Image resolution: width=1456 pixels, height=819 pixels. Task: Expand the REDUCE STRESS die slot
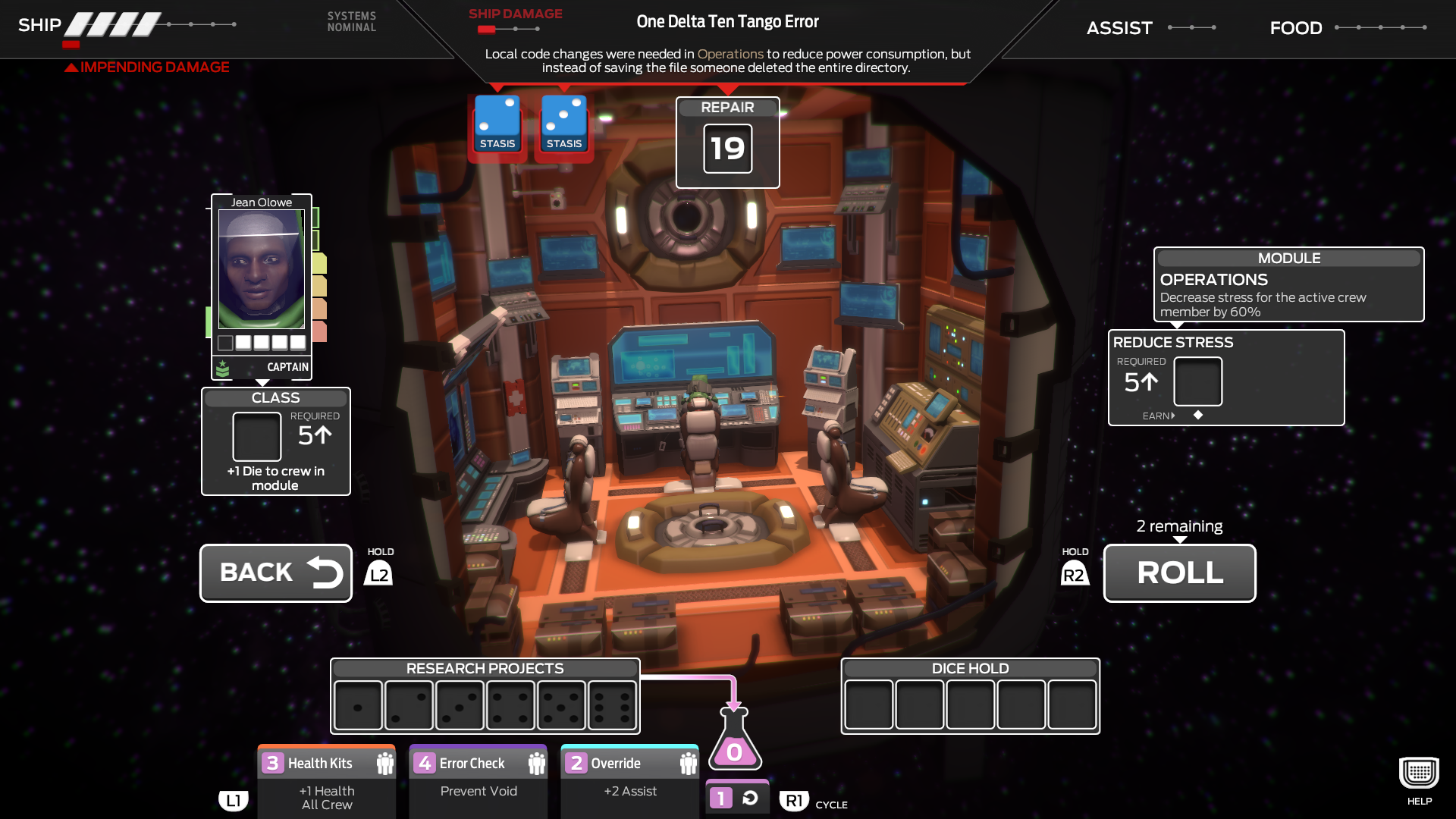(1198, 383)
